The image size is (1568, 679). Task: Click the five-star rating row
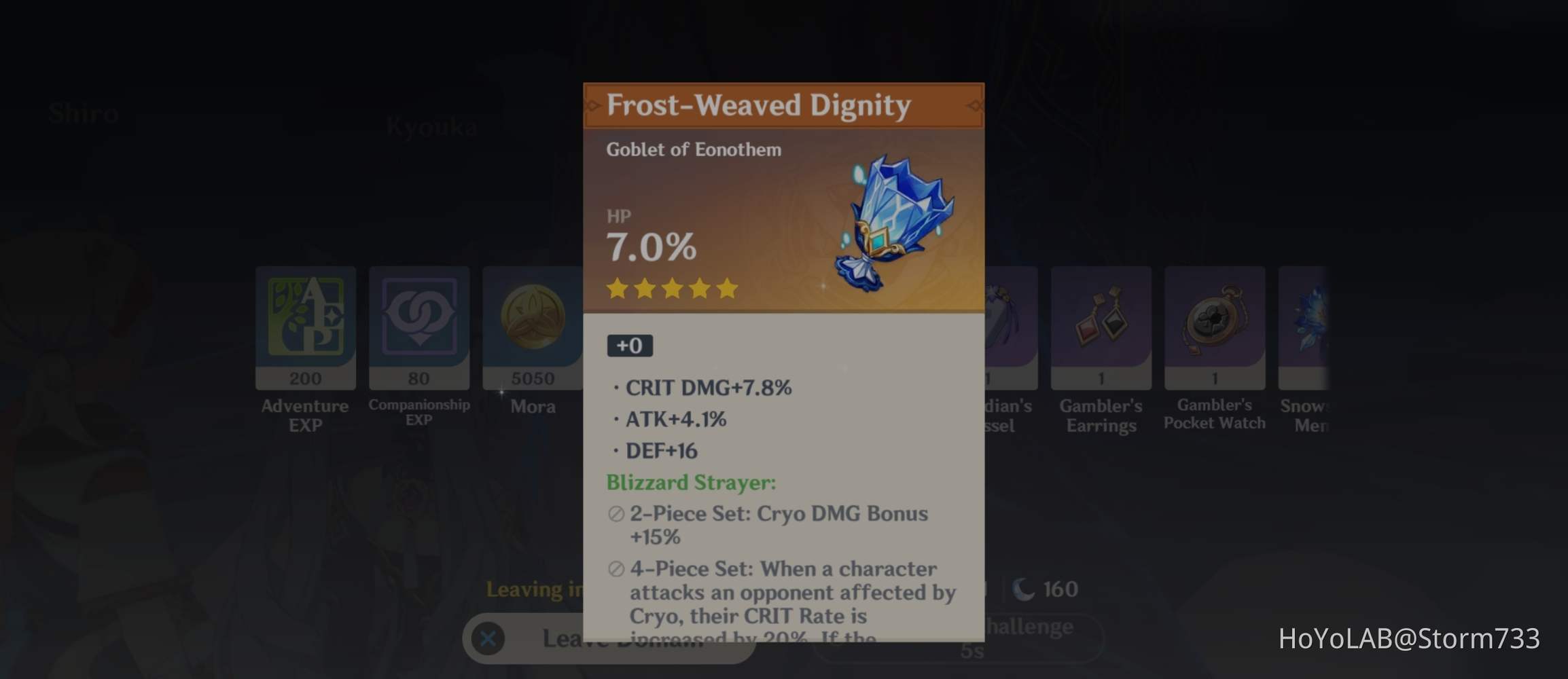(672, 288)
